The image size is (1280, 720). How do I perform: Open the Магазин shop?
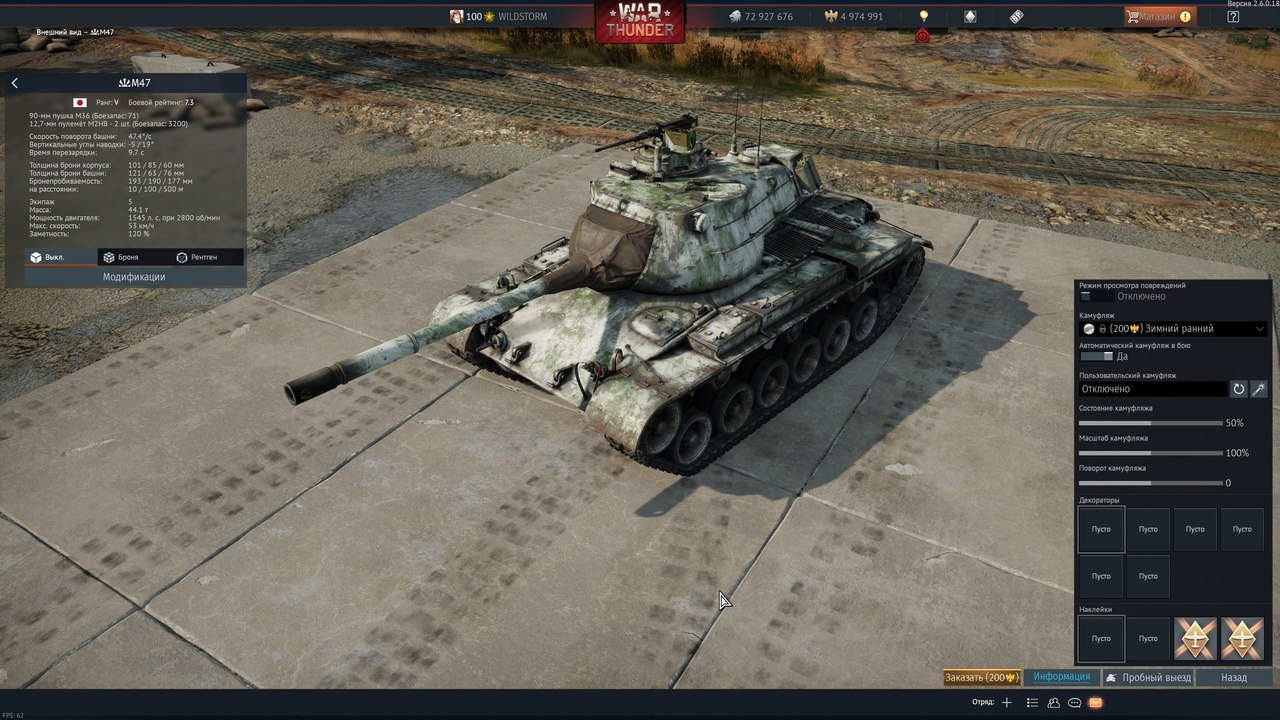pos(1159,16)
